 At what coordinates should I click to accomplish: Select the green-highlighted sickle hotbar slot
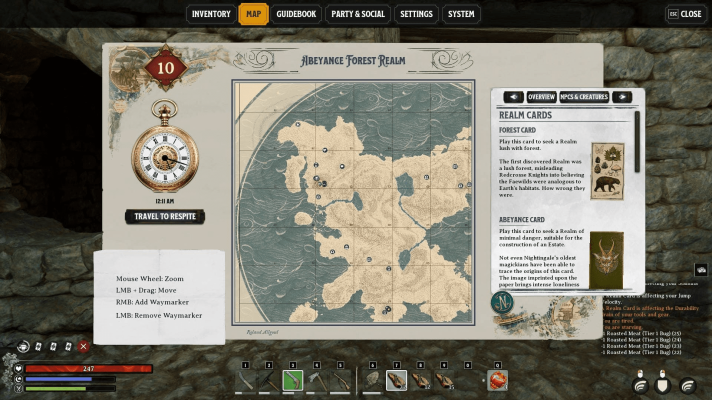(x=292, y=380)
